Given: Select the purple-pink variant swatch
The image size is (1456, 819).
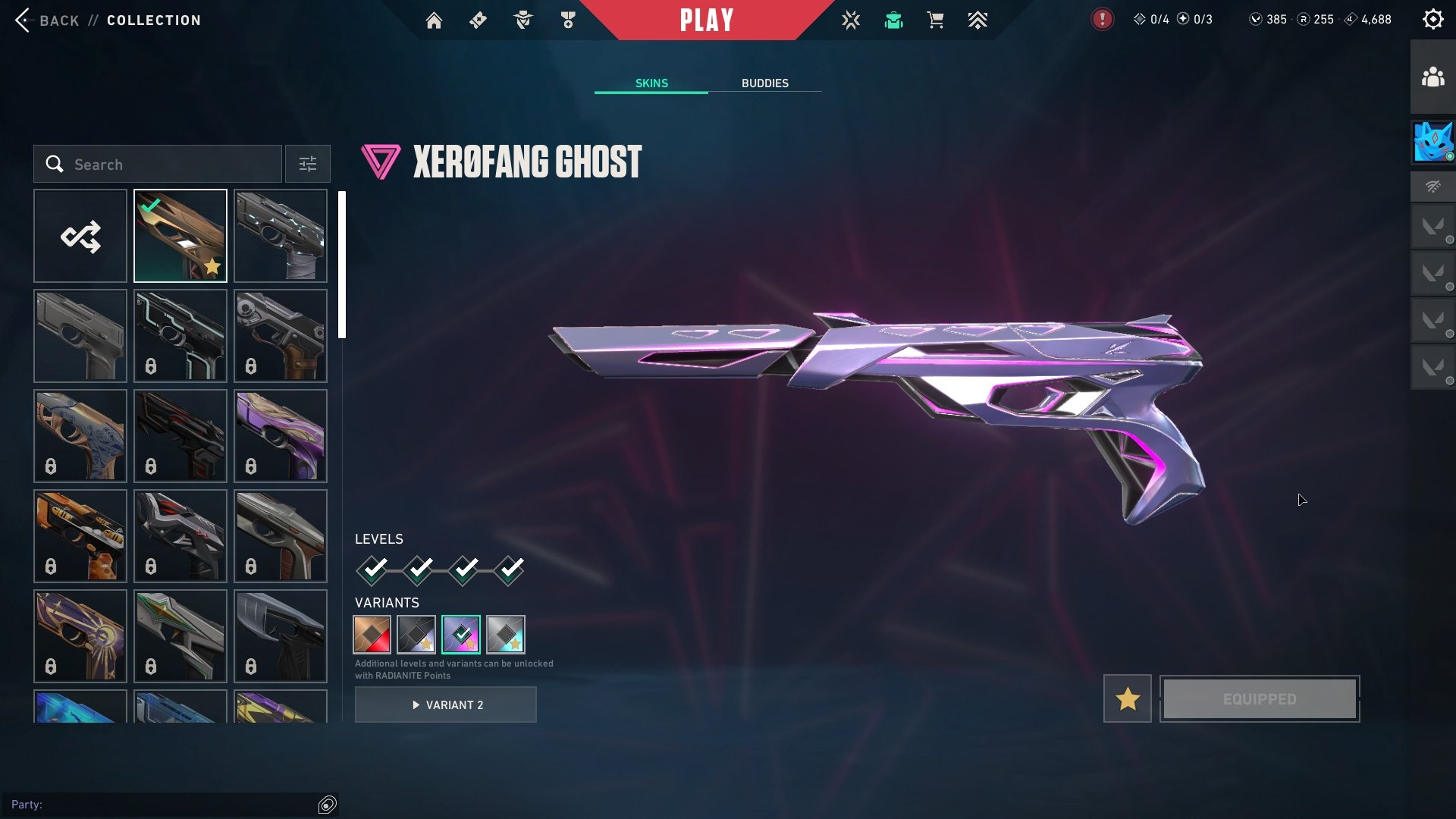Looking at the screenshot, I should click(461, 635).
